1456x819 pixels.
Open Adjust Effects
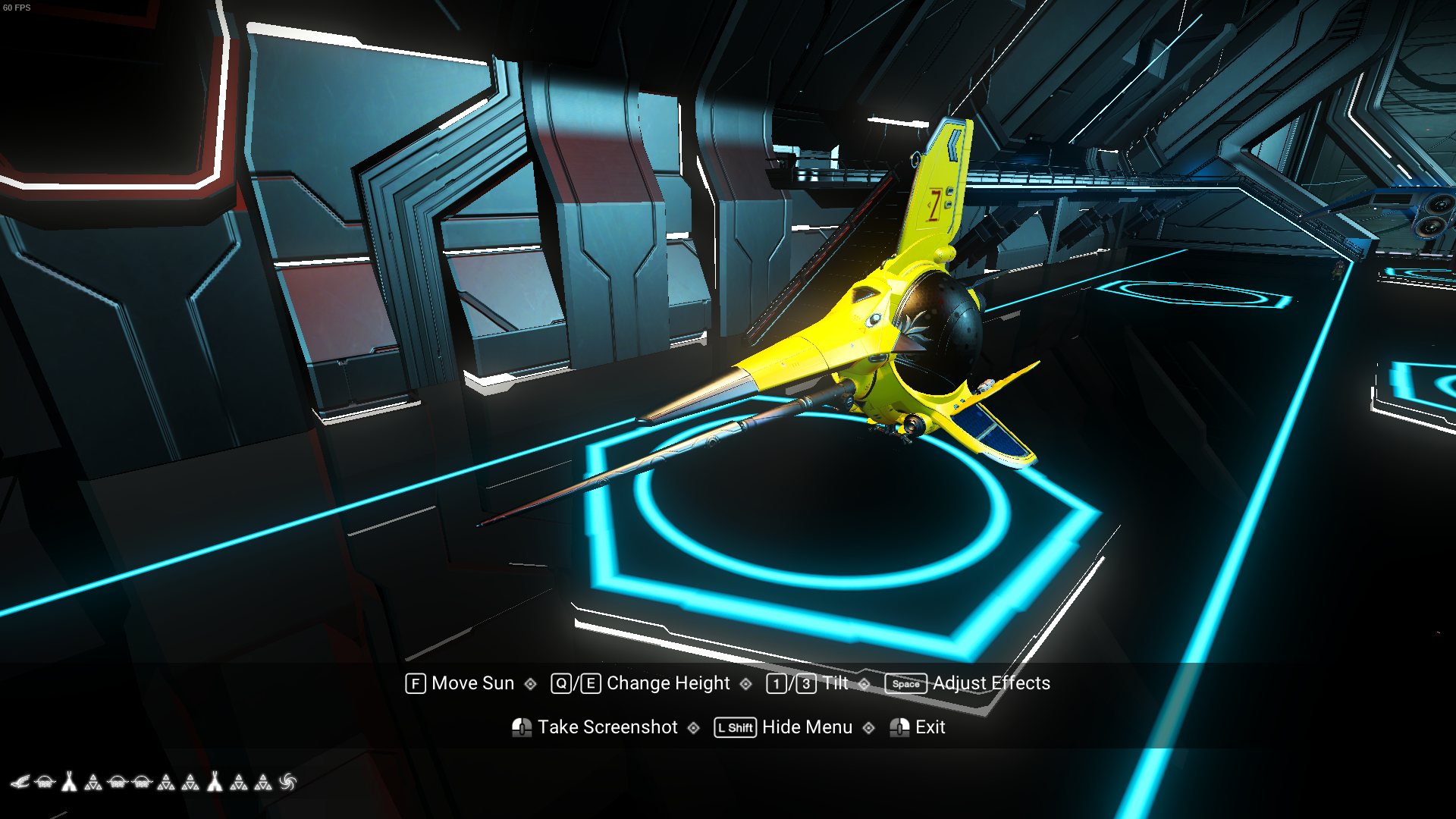click(x=990, y=683)
